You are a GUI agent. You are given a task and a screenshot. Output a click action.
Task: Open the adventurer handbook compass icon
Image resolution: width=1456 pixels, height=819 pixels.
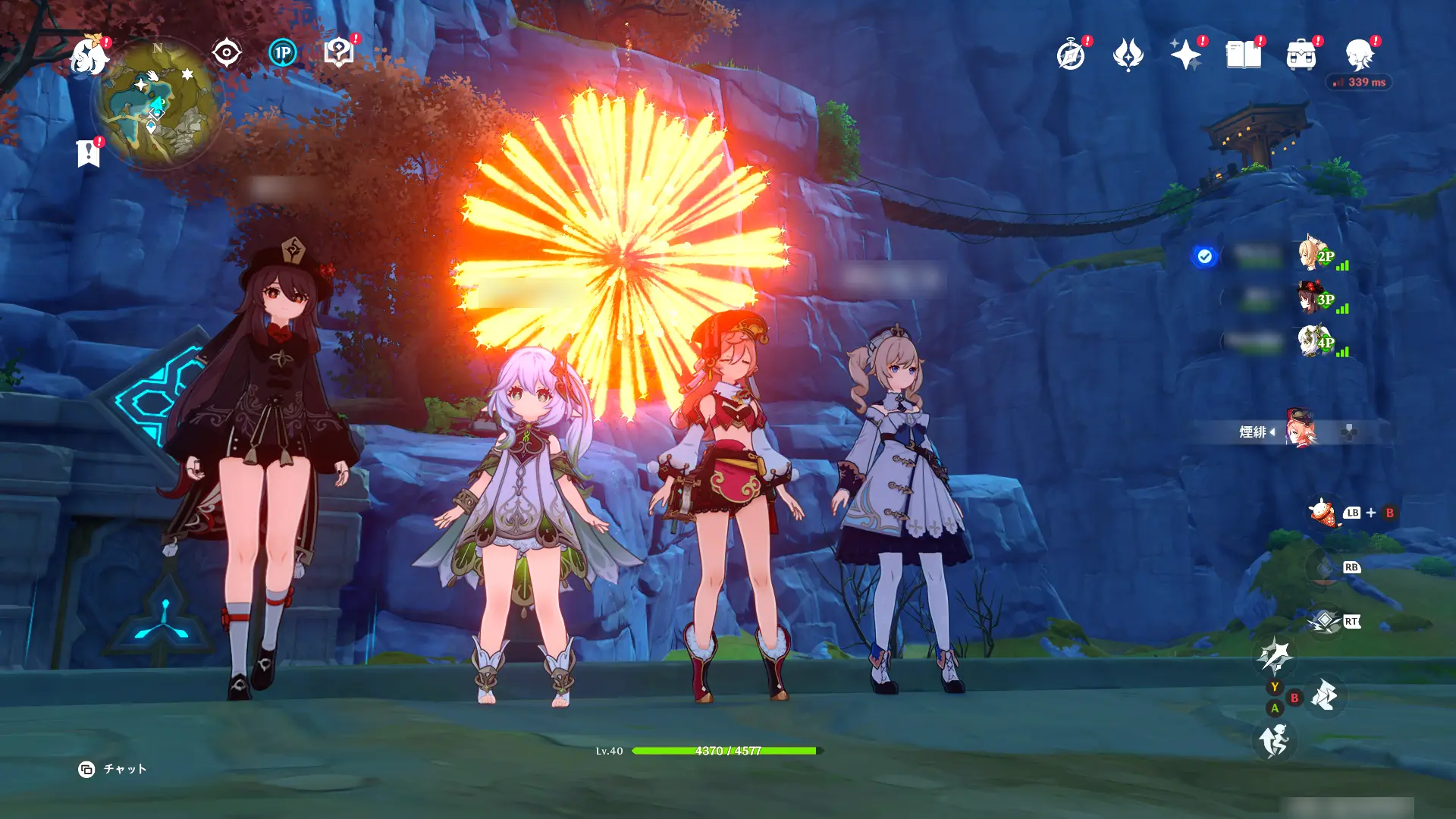click(x=1071, y=55)
